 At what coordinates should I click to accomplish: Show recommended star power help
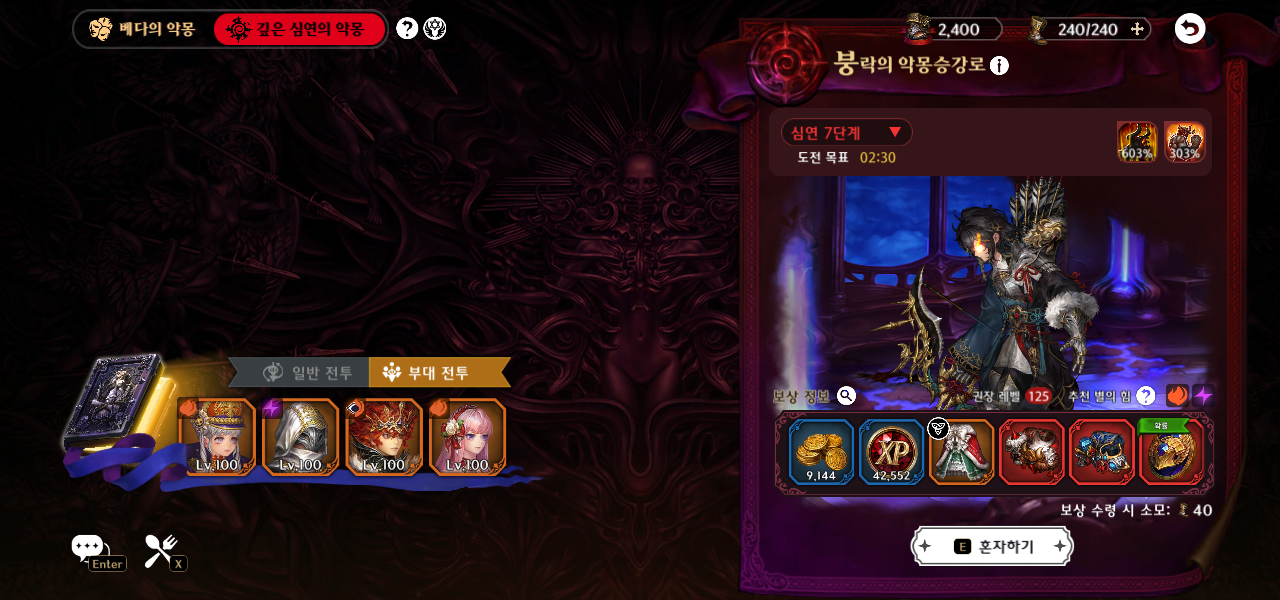tap(1146, 396)
